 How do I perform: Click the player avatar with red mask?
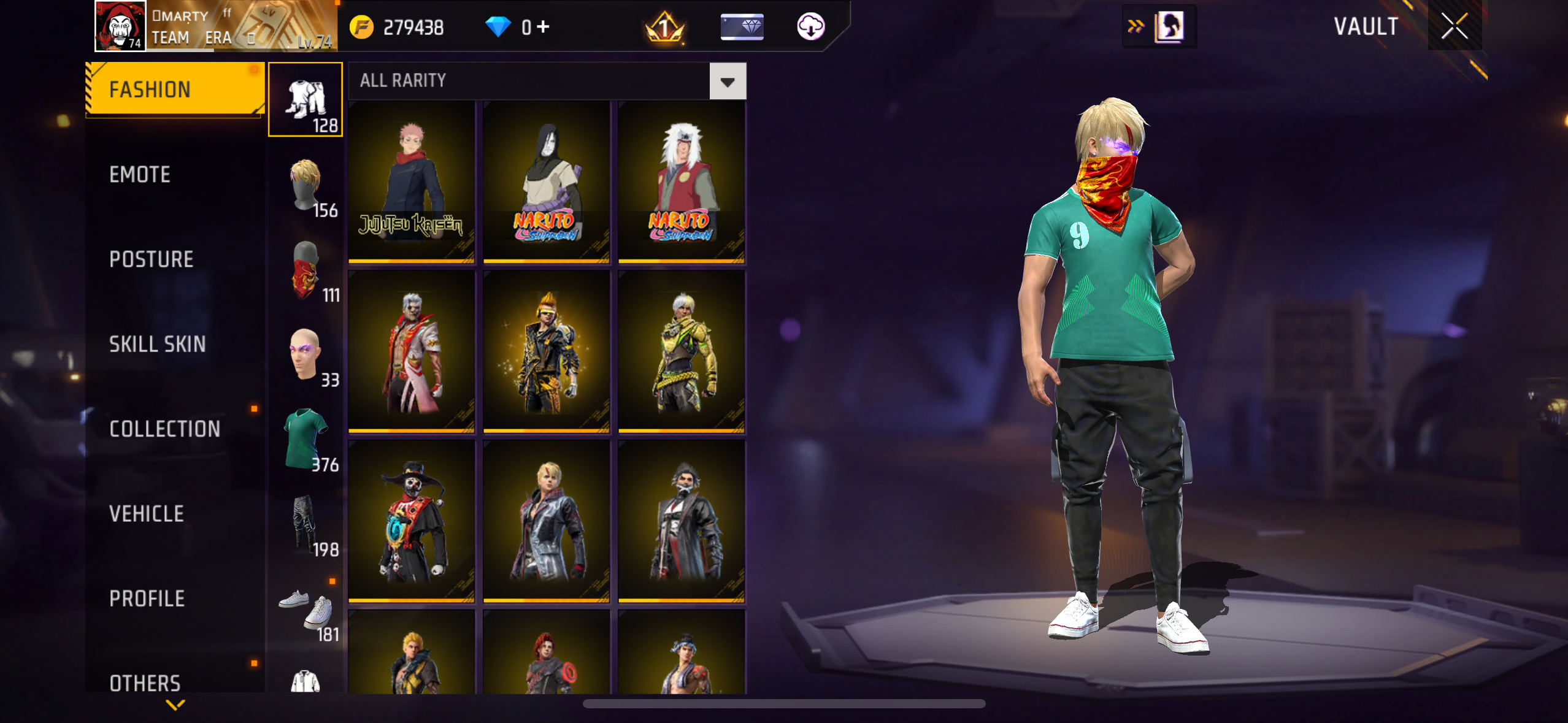(120, 26)
